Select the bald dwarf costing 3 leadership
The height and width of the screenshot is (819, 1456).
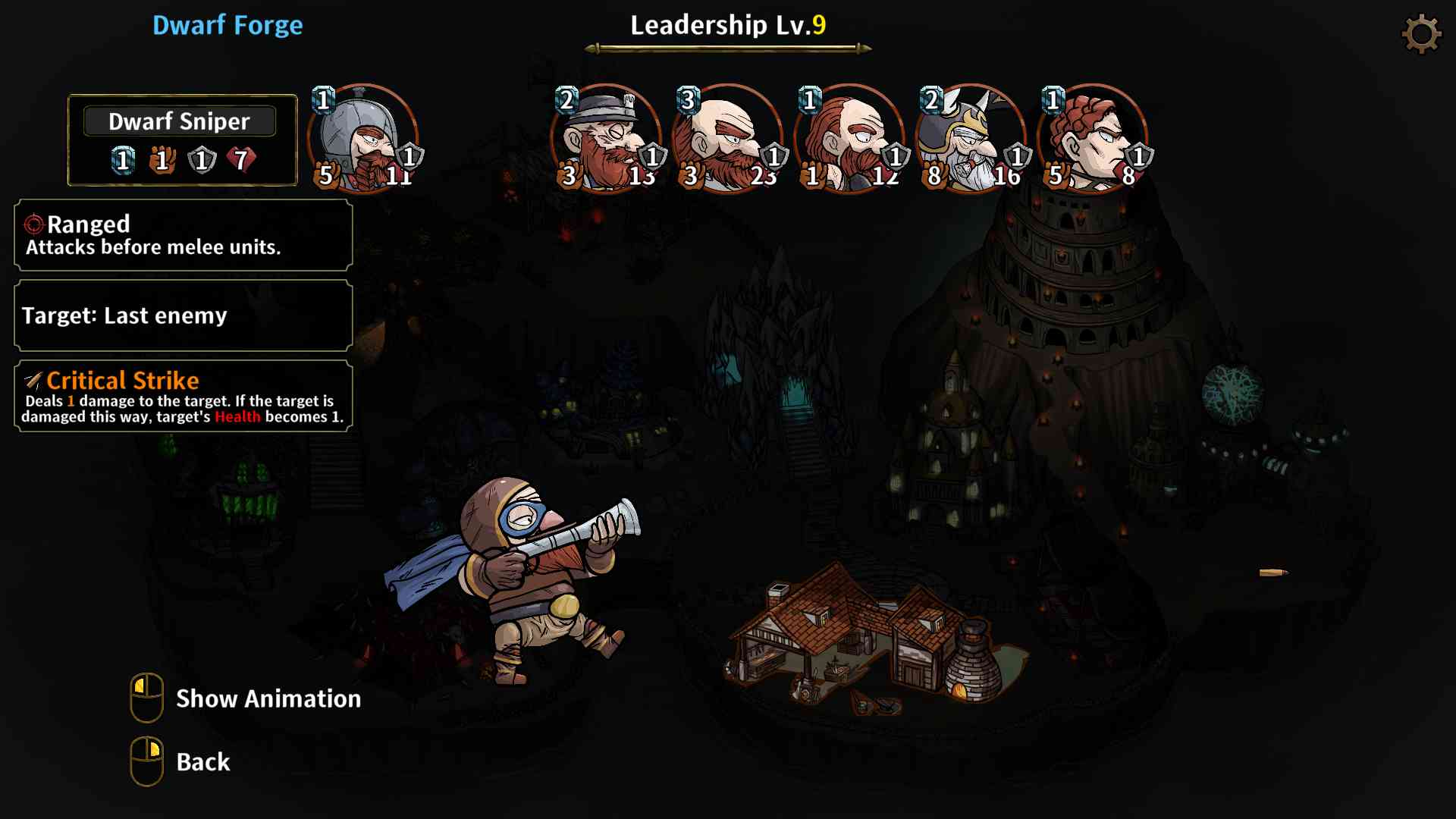[728, 140]
